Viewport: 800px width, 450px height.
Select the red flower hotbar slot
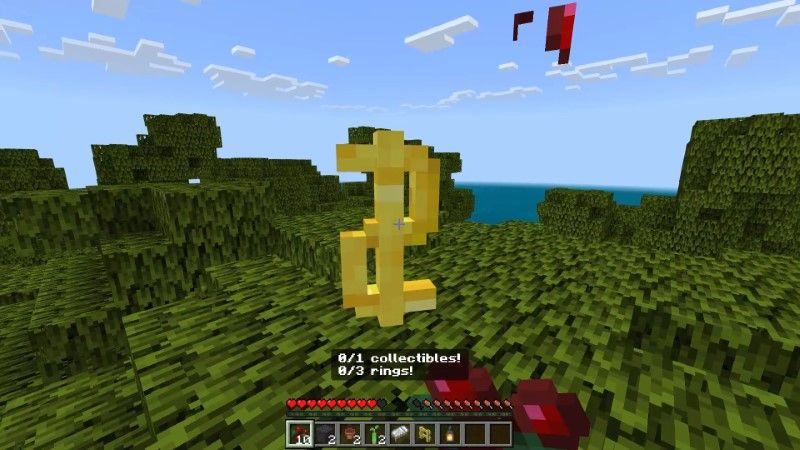pos(299,433)
